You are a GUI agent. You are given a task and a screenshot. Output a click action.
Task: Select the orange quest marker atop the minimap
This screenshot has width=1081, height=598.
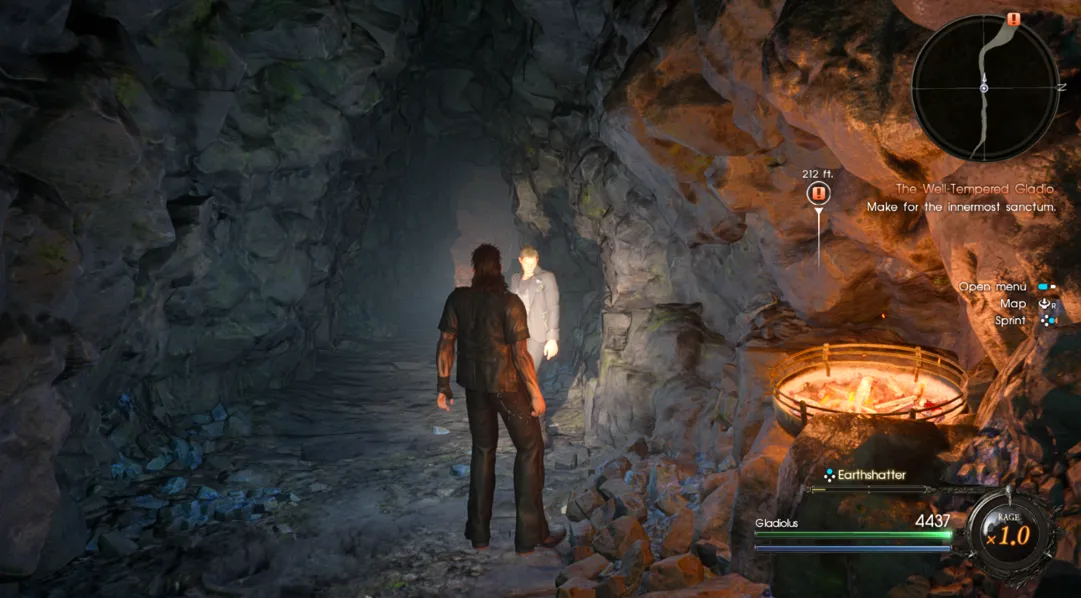[x=1013, y=19]
